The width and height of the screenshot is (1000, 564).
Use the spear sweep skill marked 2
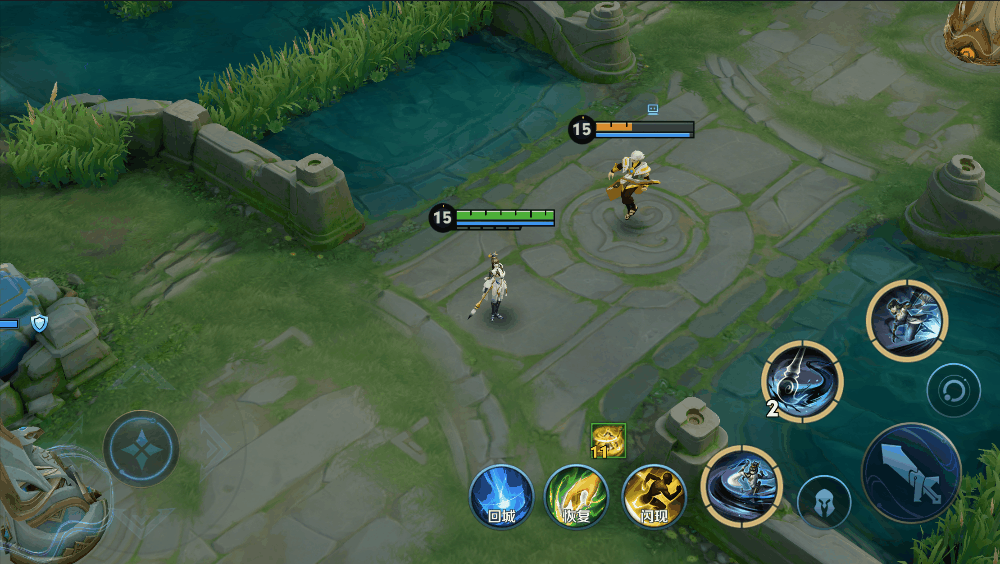click(802, 381)
